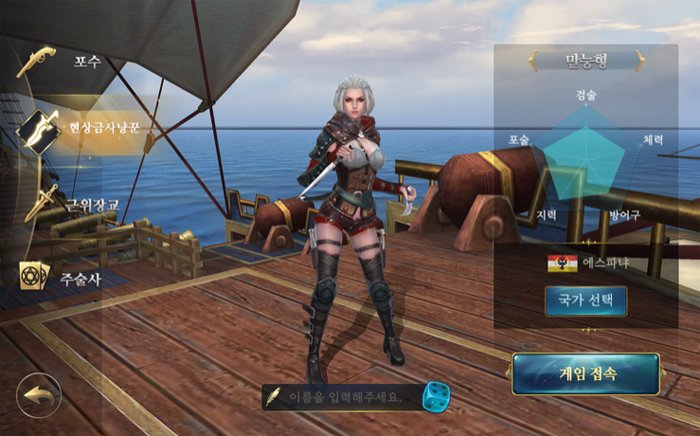Start the game with 게임 접속
700x436 pixels.
click(x=585, y=374)
